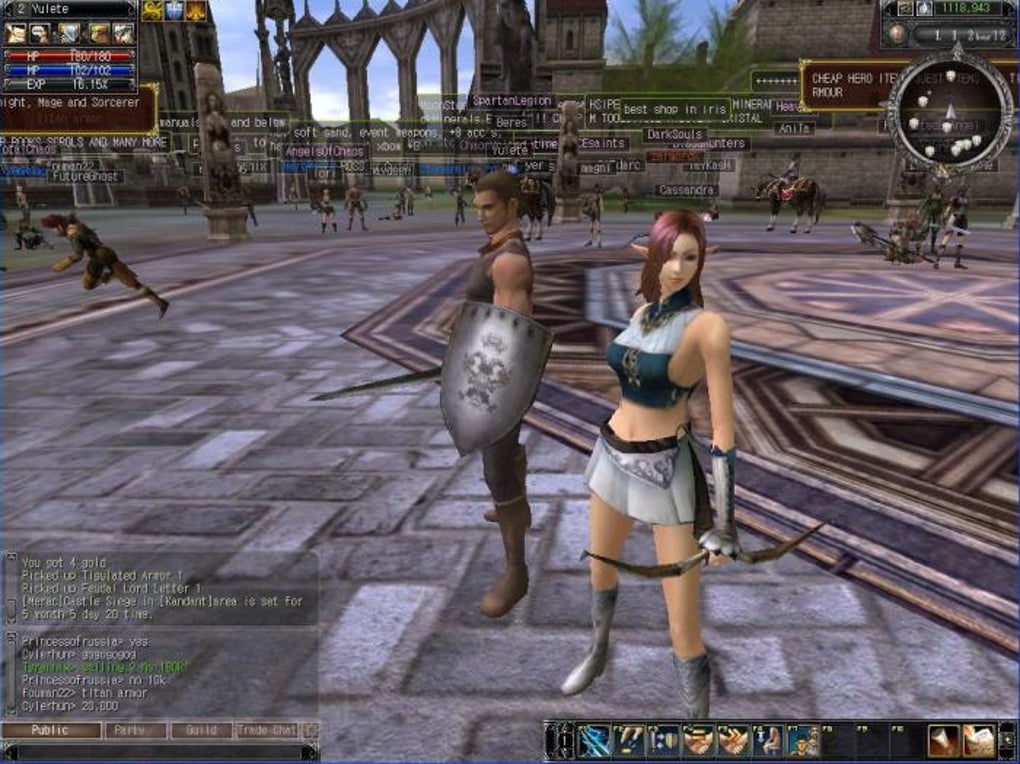Screen dimensions: 1020x764
Task: Click the Yulete character name panel
Action: tap(68, 9)
